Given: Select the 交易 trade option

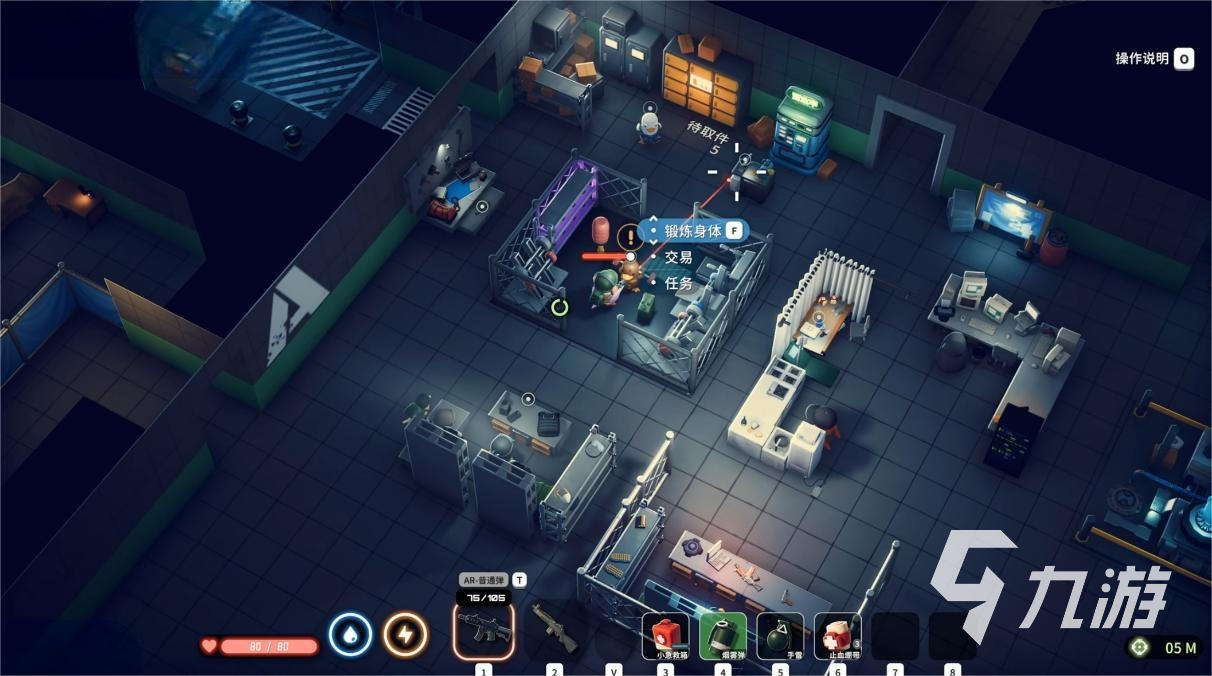Looking at the screenshot, I should pos(679,257).
